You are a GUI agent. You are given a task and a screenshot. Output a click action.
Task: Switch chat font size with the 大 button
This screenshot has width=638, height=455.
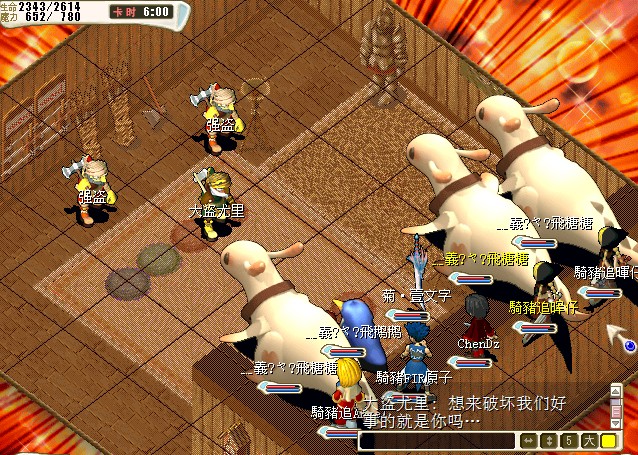click(589, 441)
